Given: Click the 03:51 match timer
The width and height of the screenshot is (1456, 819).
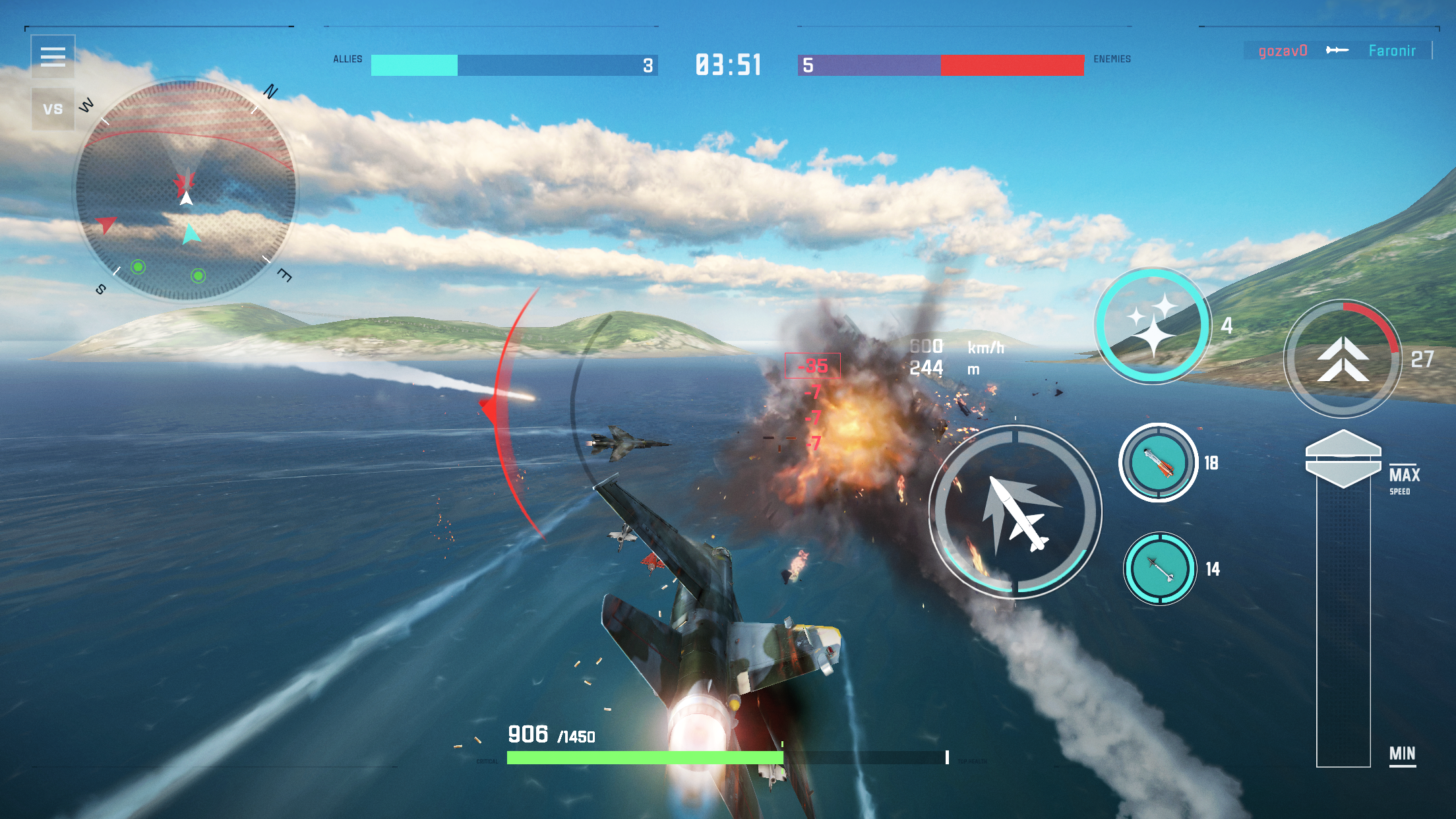Looking at the screenshot, I should [727, 64].
